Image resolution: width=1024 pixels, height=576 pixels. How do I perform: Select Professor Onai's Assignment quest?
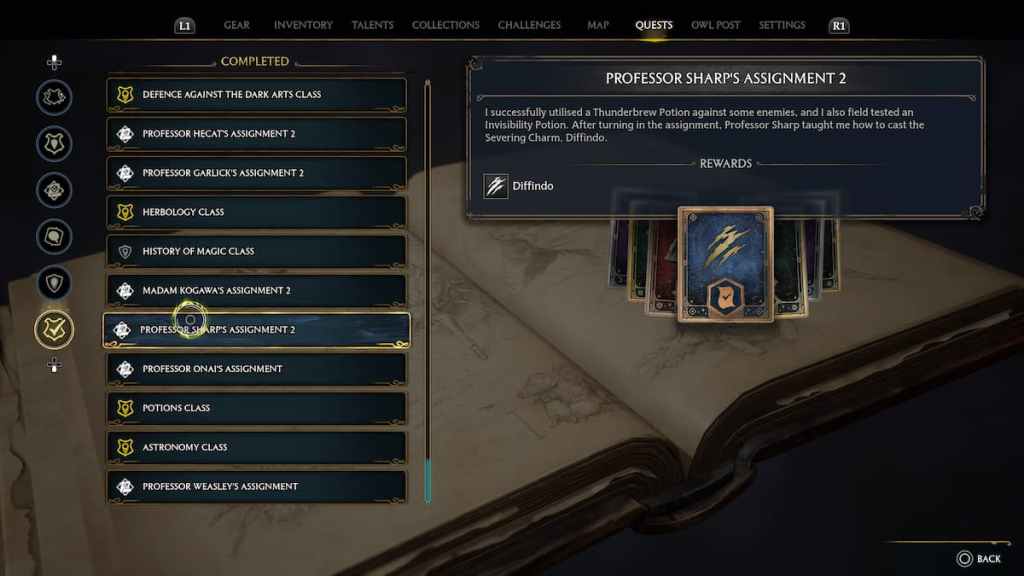coord(256,369)
